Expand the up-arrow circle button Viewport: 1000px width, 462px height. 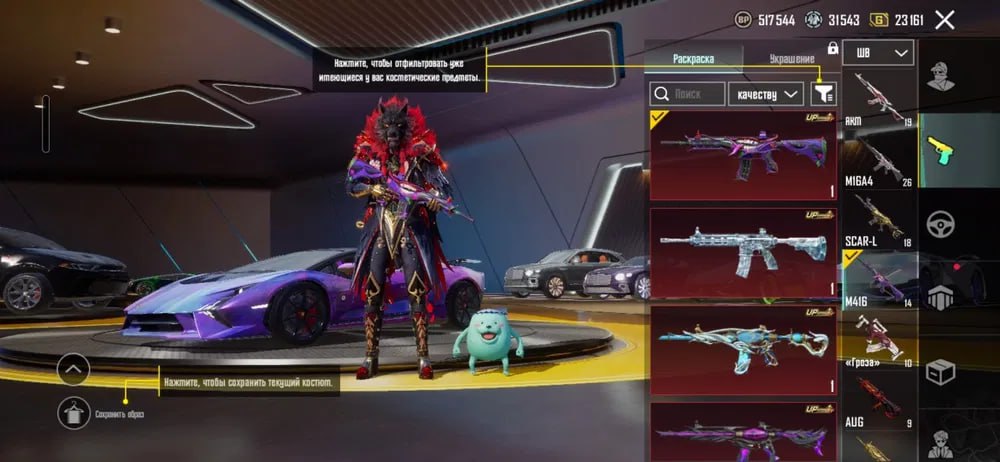(74, 370)
